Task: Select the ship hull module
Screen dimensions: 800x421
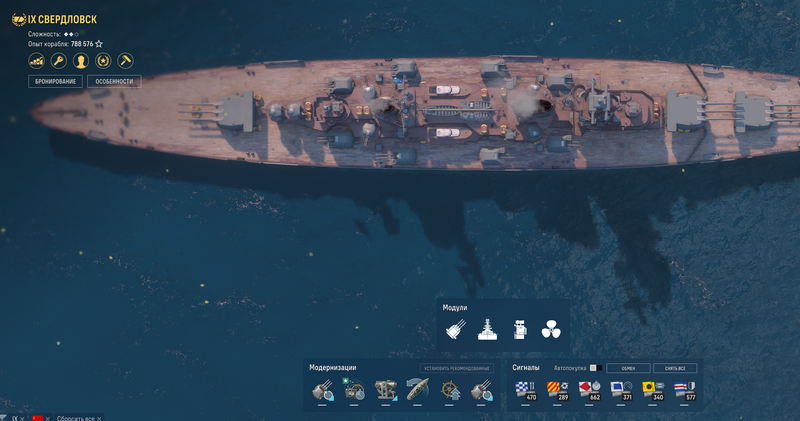Action: click(488, 329)
